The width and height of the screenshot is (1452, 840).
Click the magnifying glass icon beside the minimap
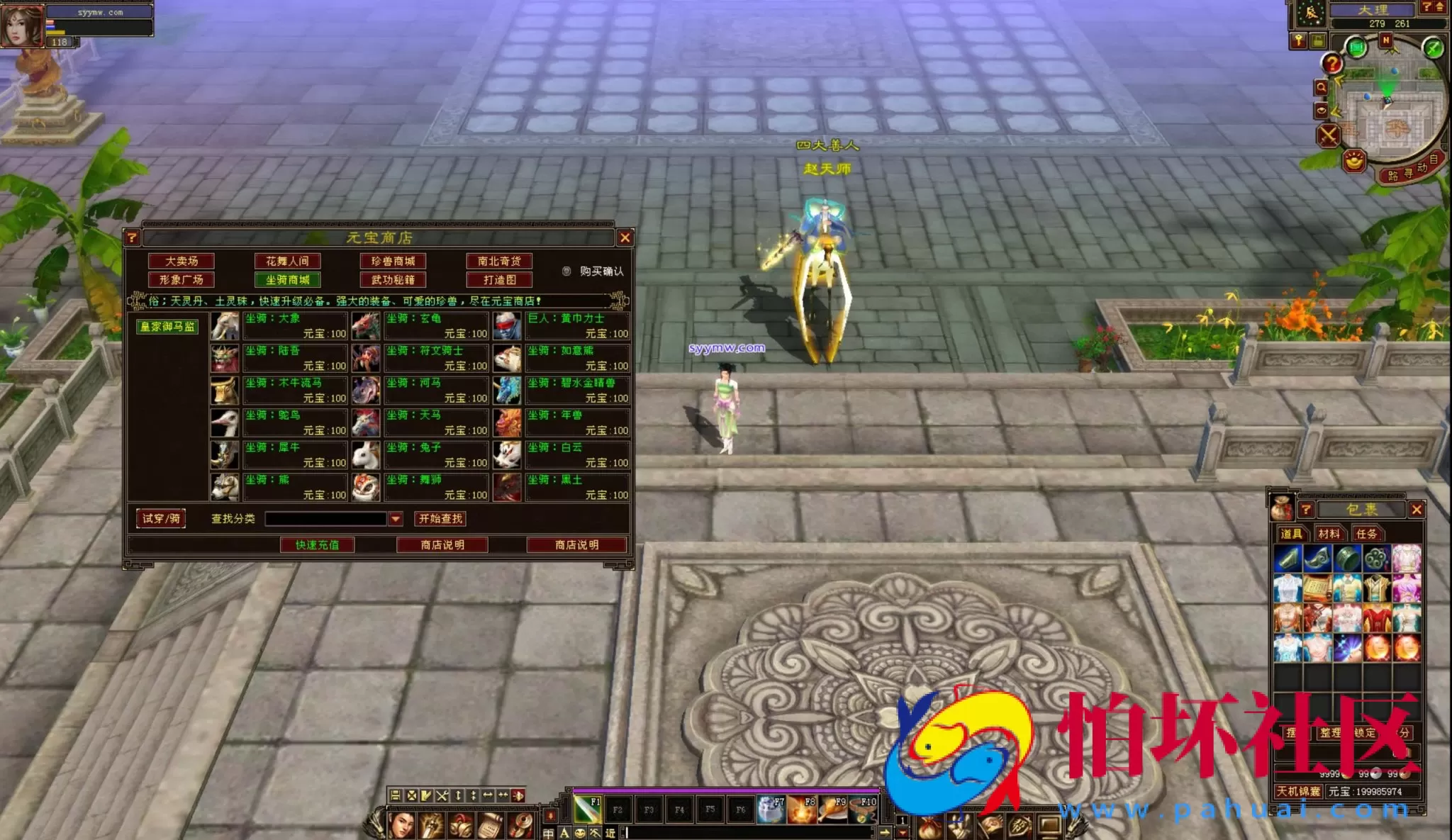point(1320,86)
